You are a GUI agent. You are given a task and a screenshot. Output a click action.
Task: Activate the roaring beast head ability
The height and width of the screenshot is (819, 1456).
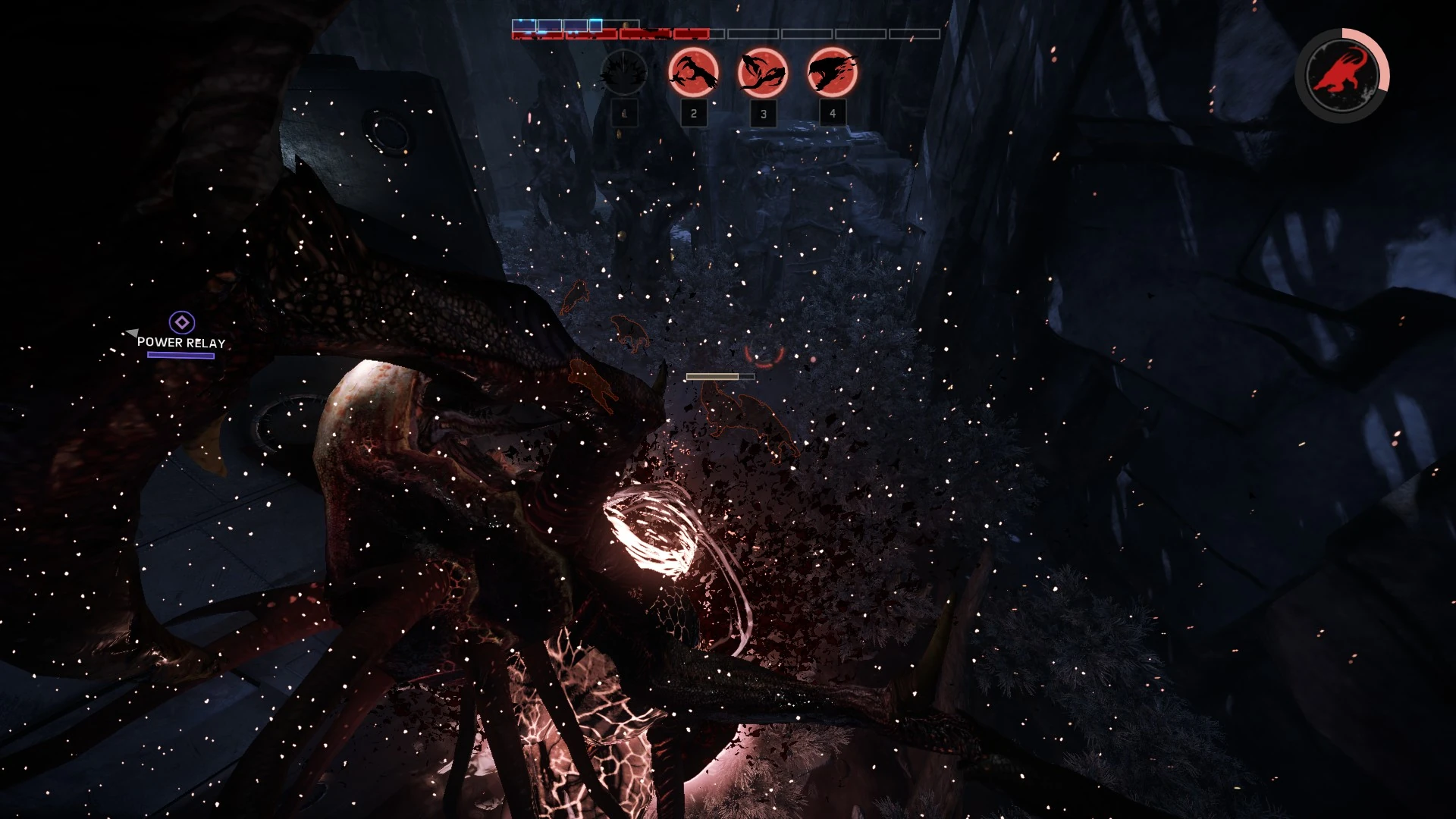[832, 73]
